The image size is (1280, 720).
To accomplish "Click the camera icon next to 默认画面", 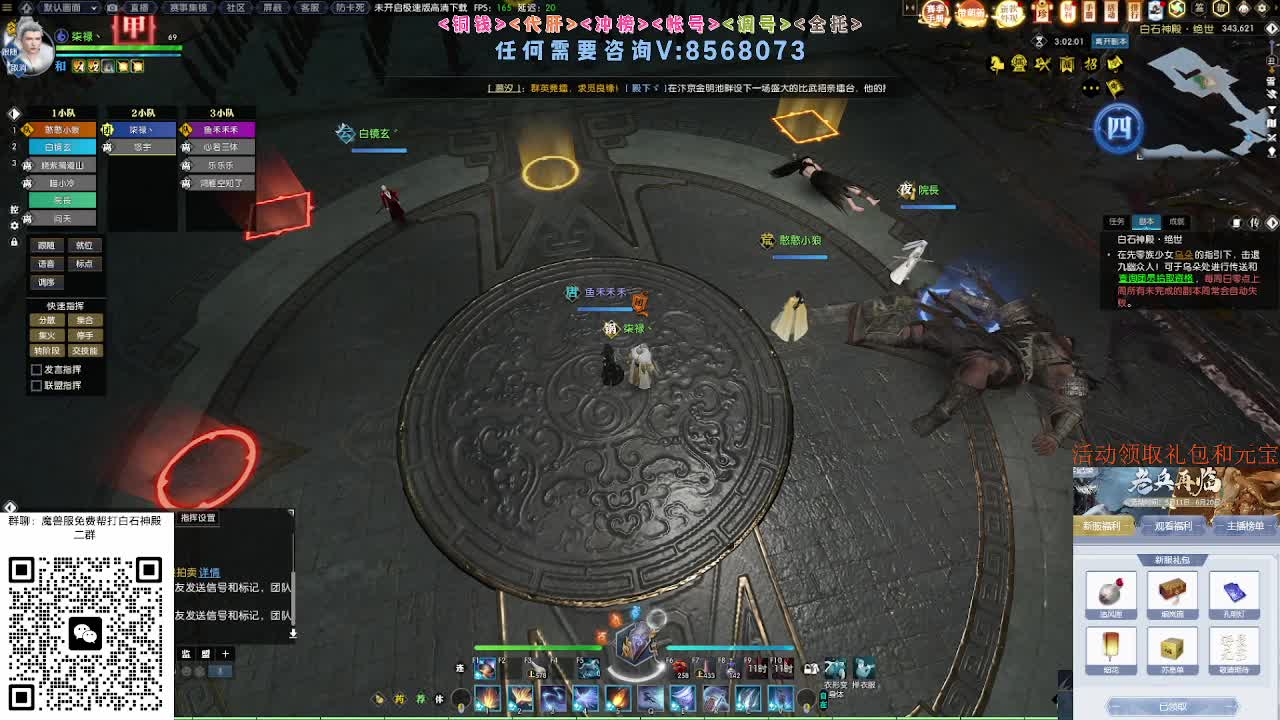I will tap(111, 8).
